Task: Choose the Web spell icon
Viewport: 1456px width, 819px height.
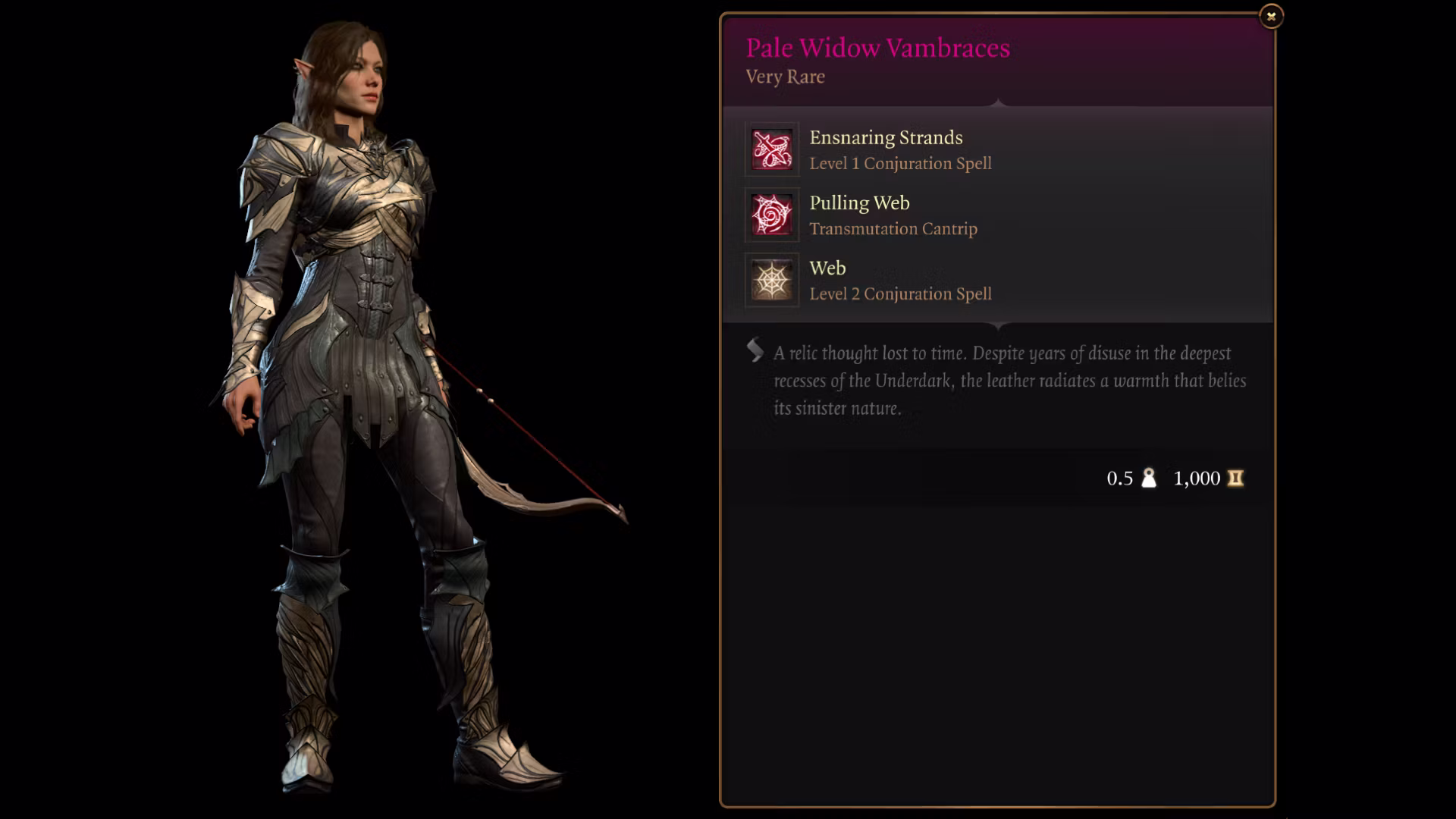Action: 772,280
